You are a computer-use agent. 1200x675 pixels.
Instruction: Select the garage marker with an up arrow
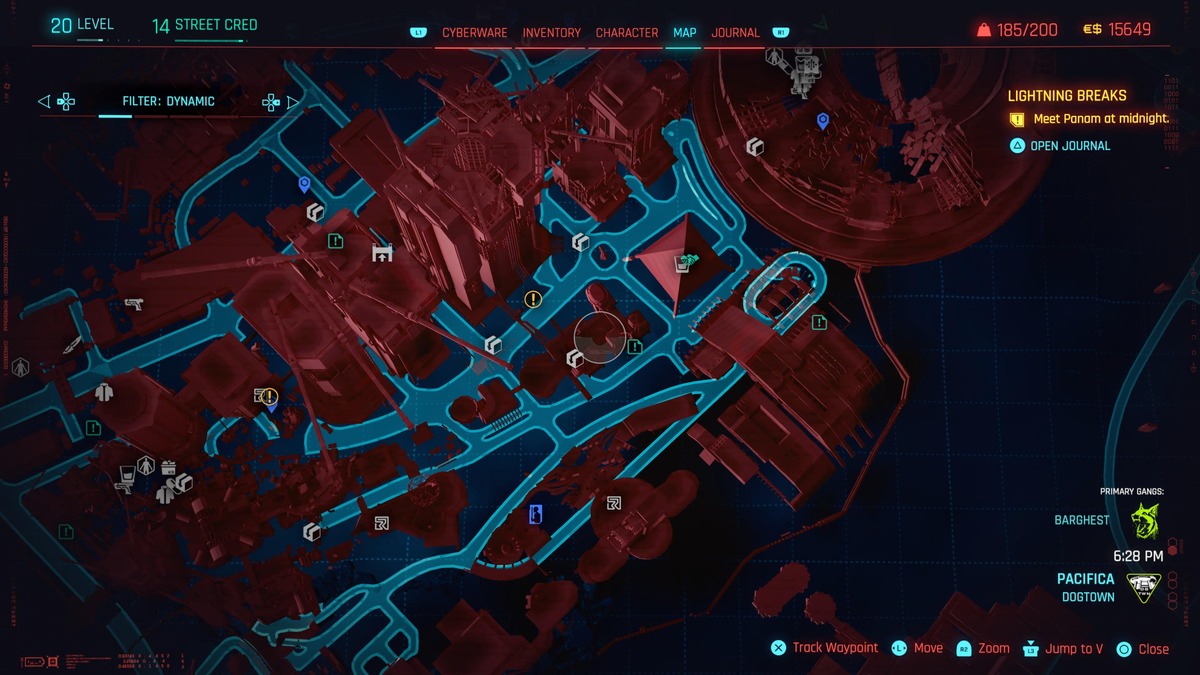pyautogui.click(x=381, y=253)
